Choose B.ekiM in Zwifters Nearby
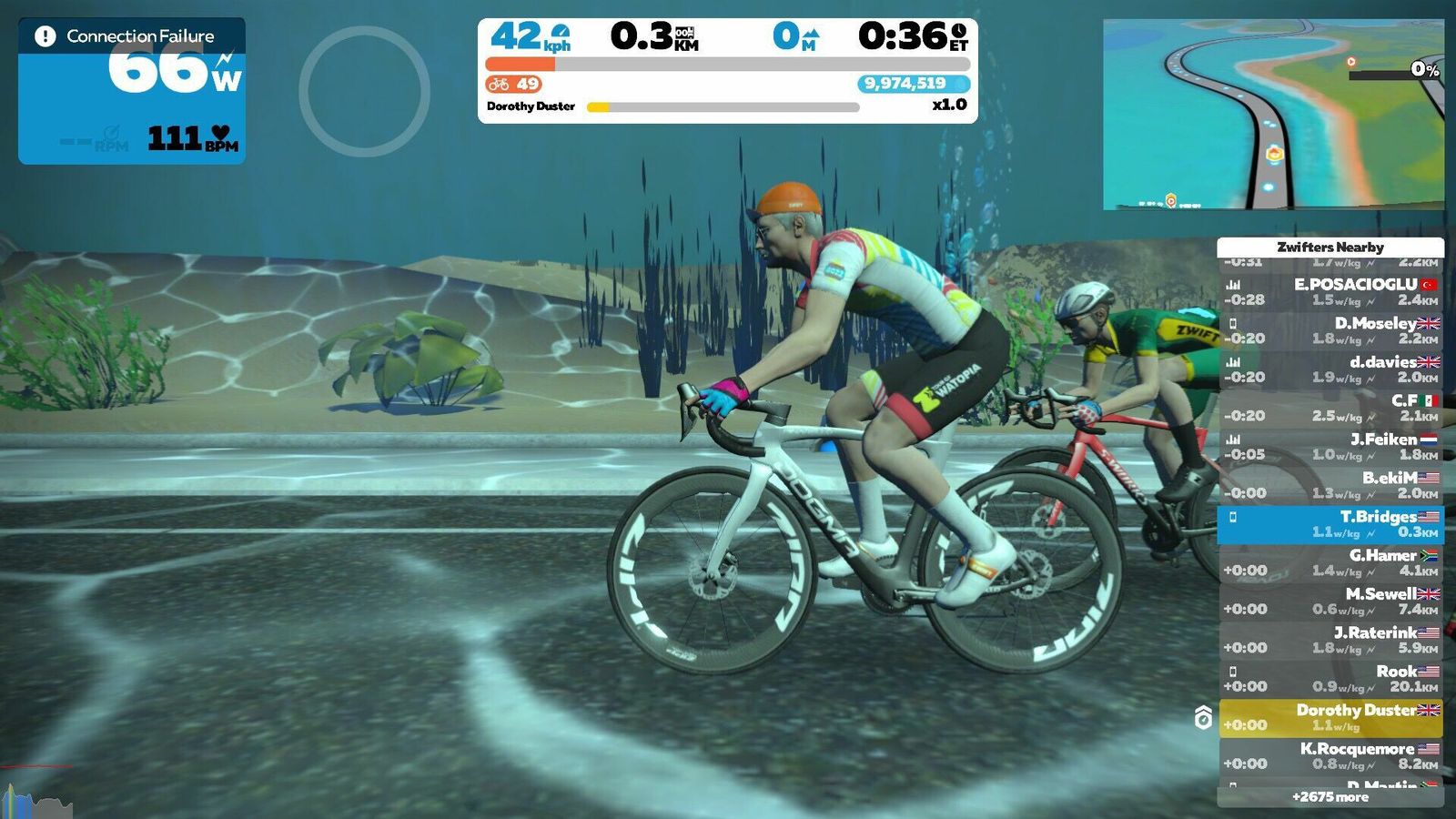 point(1330,485)
